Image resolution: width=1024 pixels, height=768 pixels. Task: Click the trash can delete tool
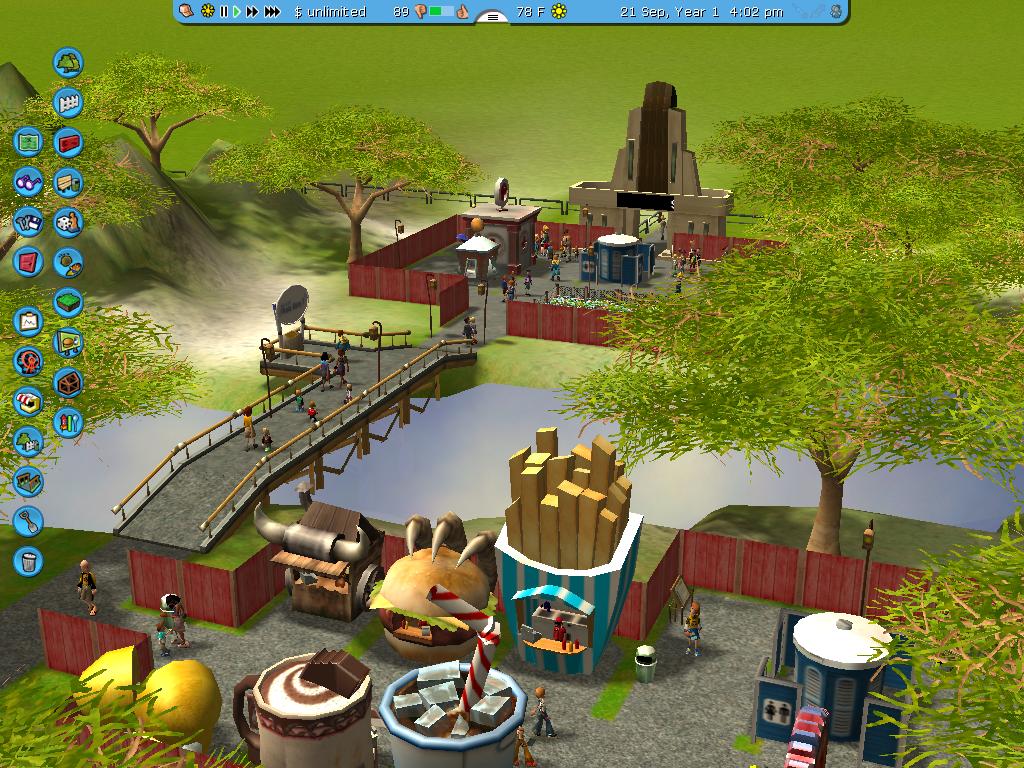(x=28, y=561)
